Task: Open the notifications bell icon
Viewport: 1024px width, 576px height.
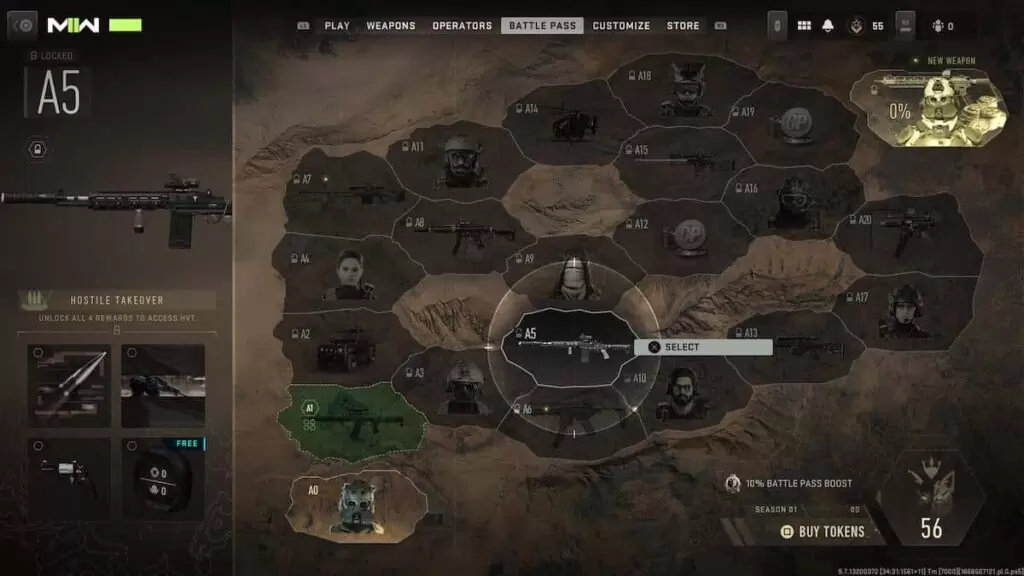Action: (828, 26)
